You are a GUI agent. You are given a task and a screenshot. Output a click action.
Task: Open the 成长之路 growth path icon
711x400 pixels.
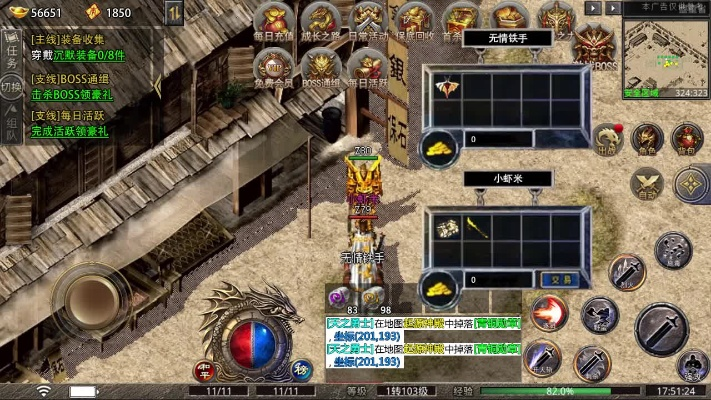click(319, 20)
